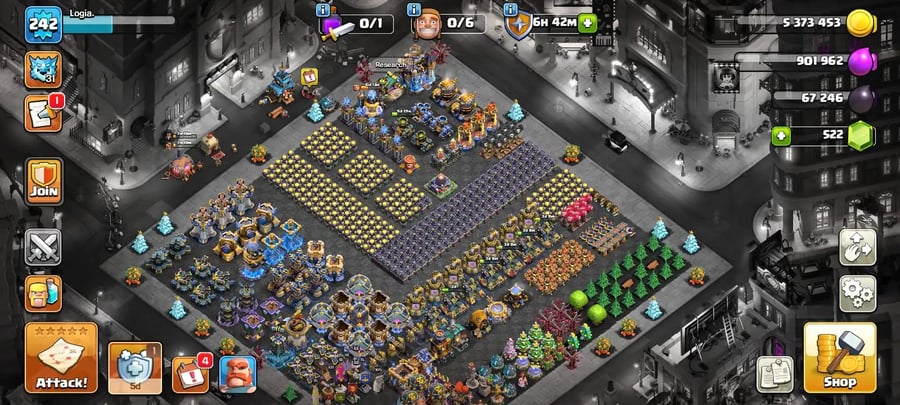Start a battle with the Attack! button
This screenshot has width=900, height=405.
click(x=61, y=357)
